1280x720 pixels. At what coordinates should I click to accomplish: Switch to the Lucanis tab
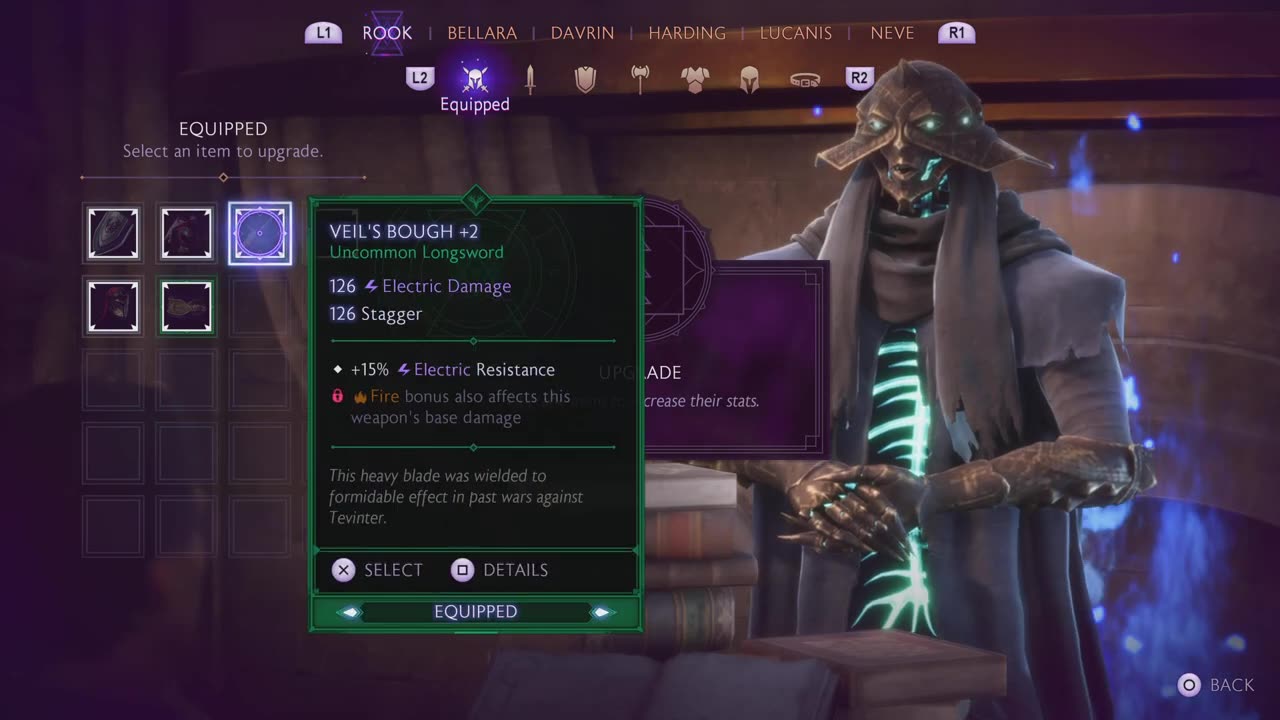(796, 33)
